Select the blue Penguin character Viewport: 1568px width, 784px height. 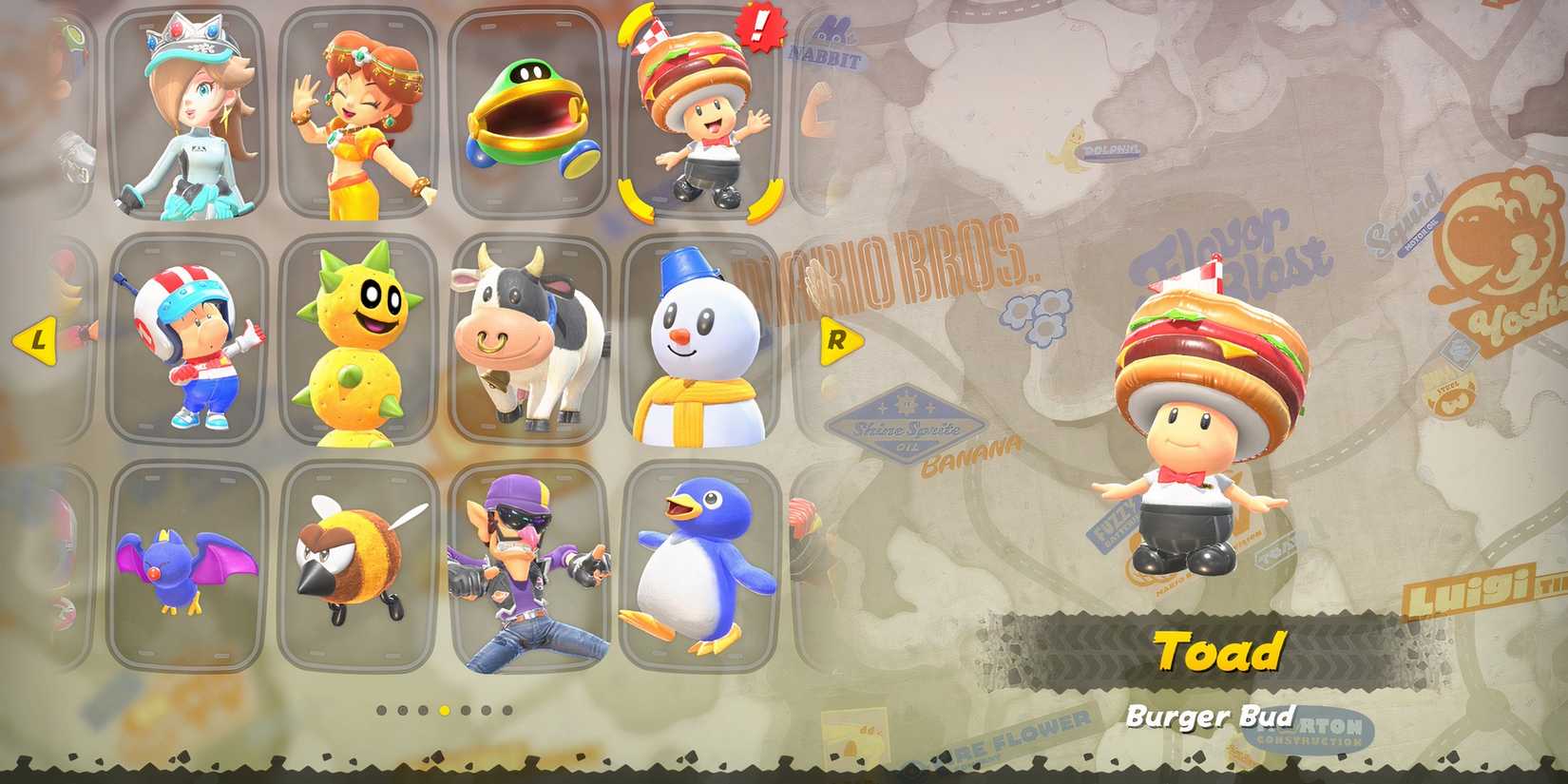(x=698, y=565)
